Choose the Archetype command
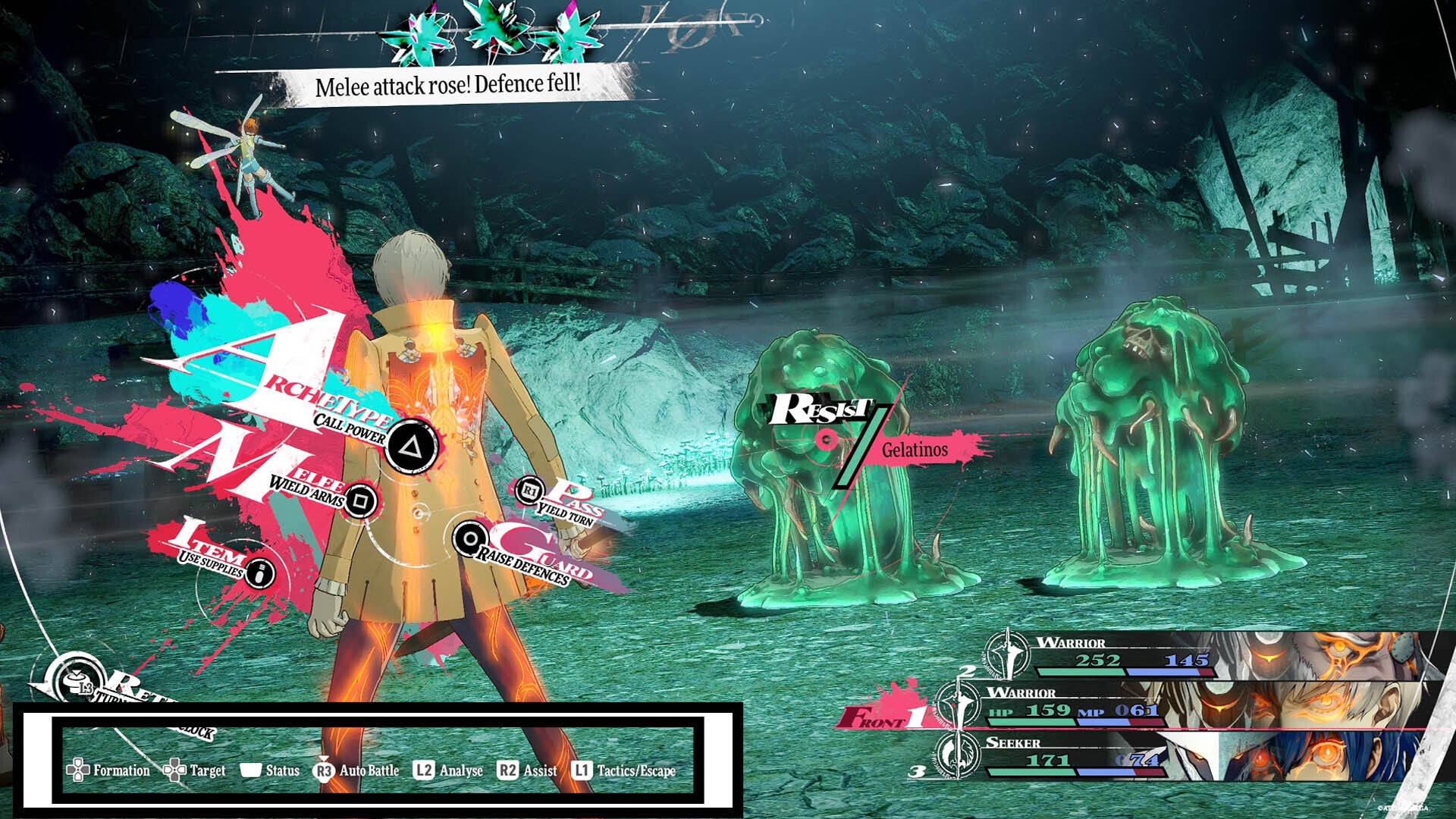The height and width of the screenshot is (819, 1456). coord(410,446)
